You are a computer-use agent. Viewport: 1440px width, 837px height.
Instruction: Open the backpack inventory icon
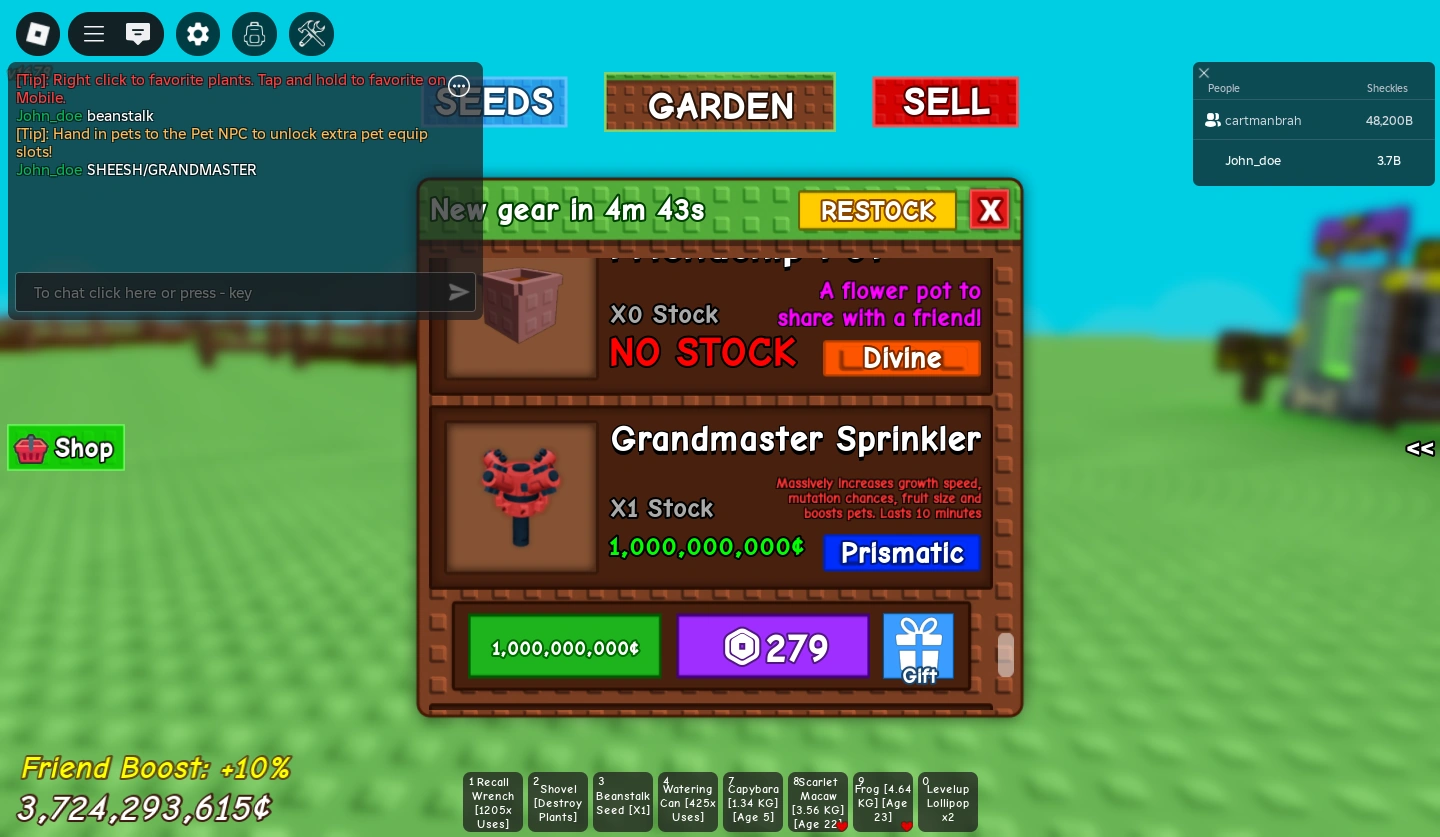pos(254,33)
